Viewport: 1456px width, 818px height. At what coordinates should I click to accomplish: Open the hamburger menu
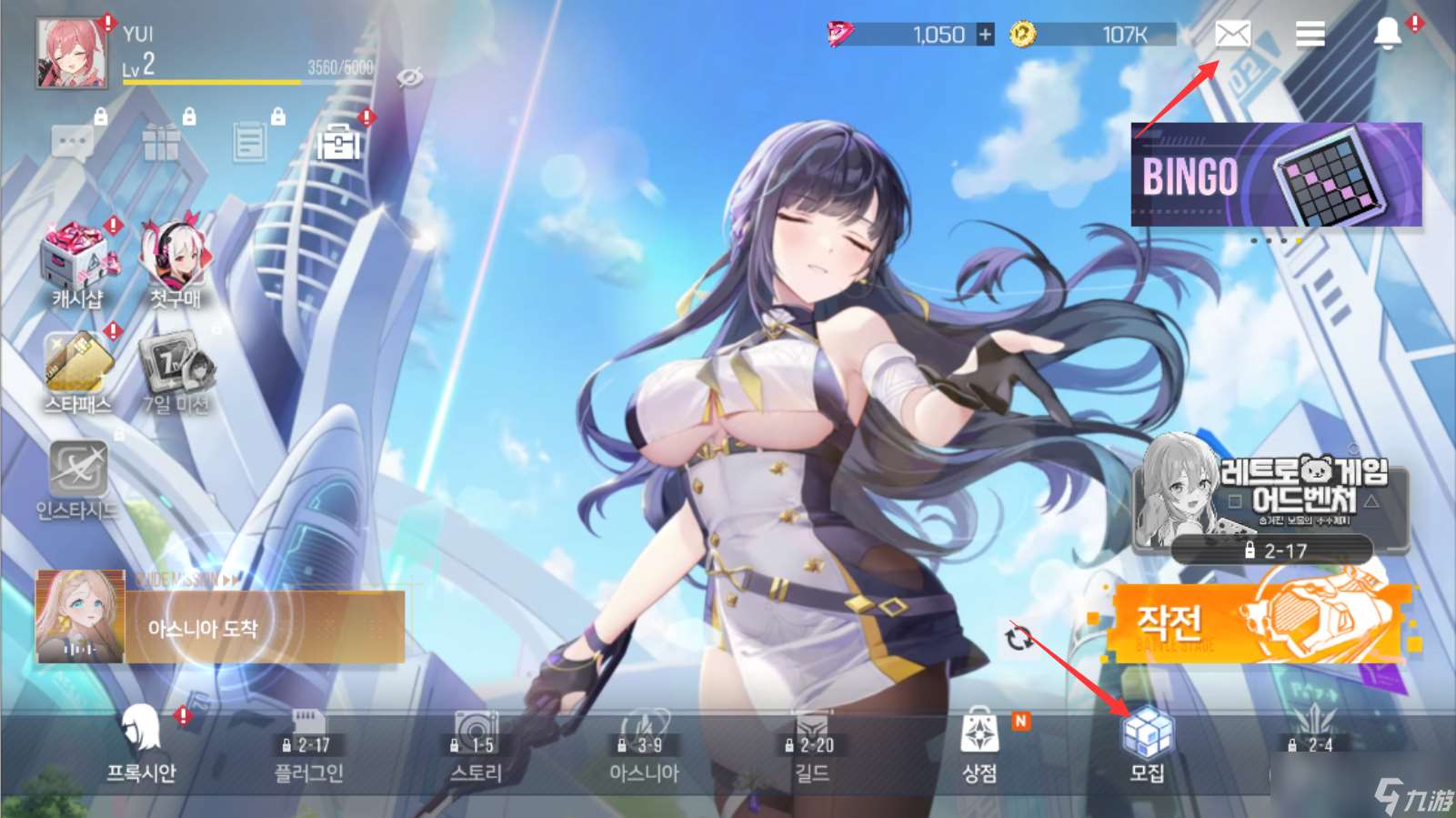coord(1310,35)
